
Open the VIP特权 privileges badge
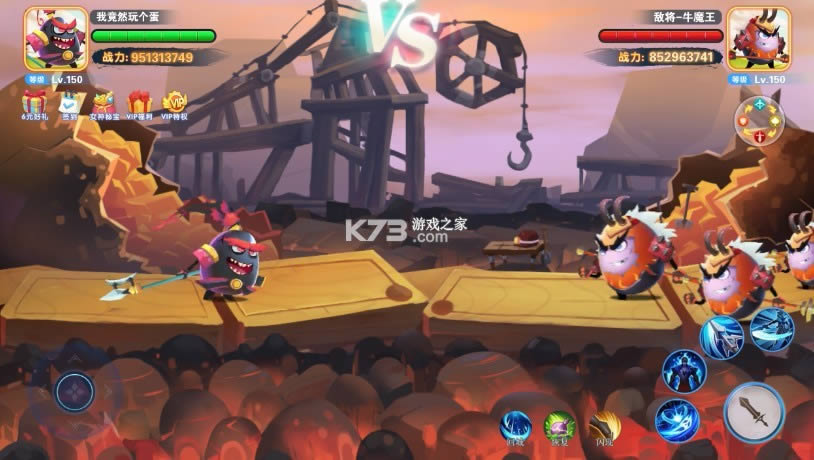pos(175,103)
